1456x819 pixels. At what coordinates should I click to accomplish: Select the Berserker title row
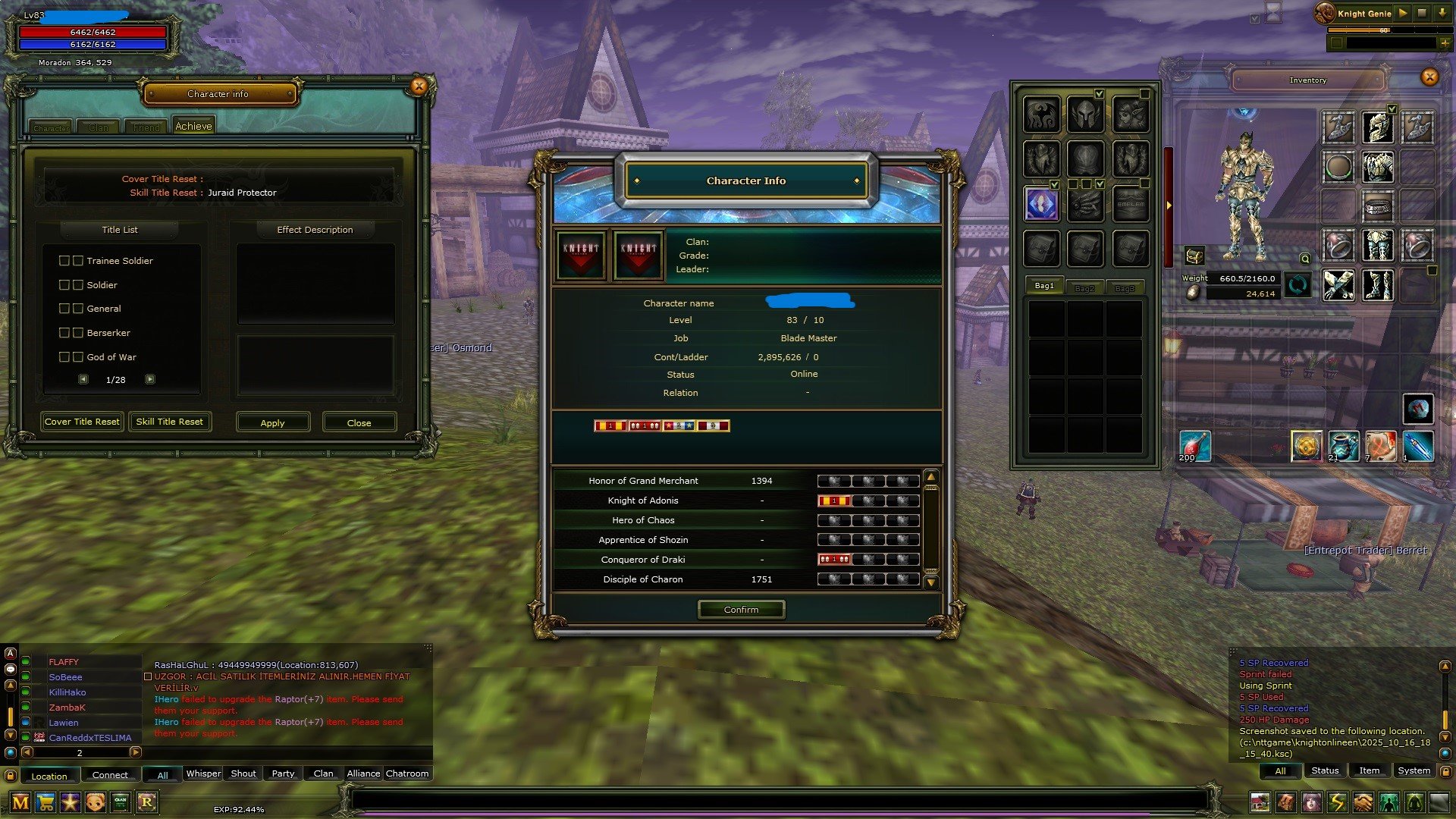point(108,333)
